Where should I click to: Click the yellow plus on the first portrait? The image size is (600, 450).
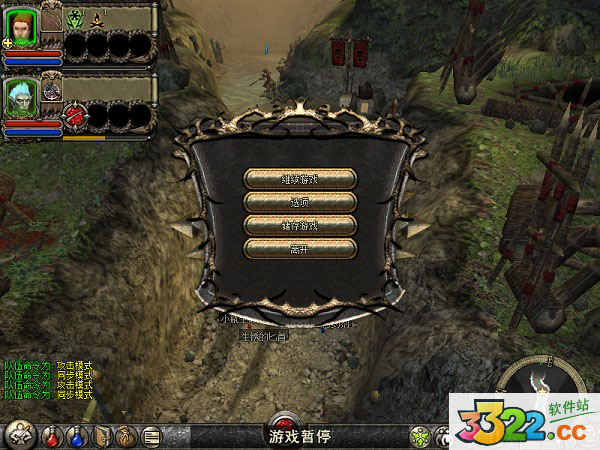[x=8, y=44]
